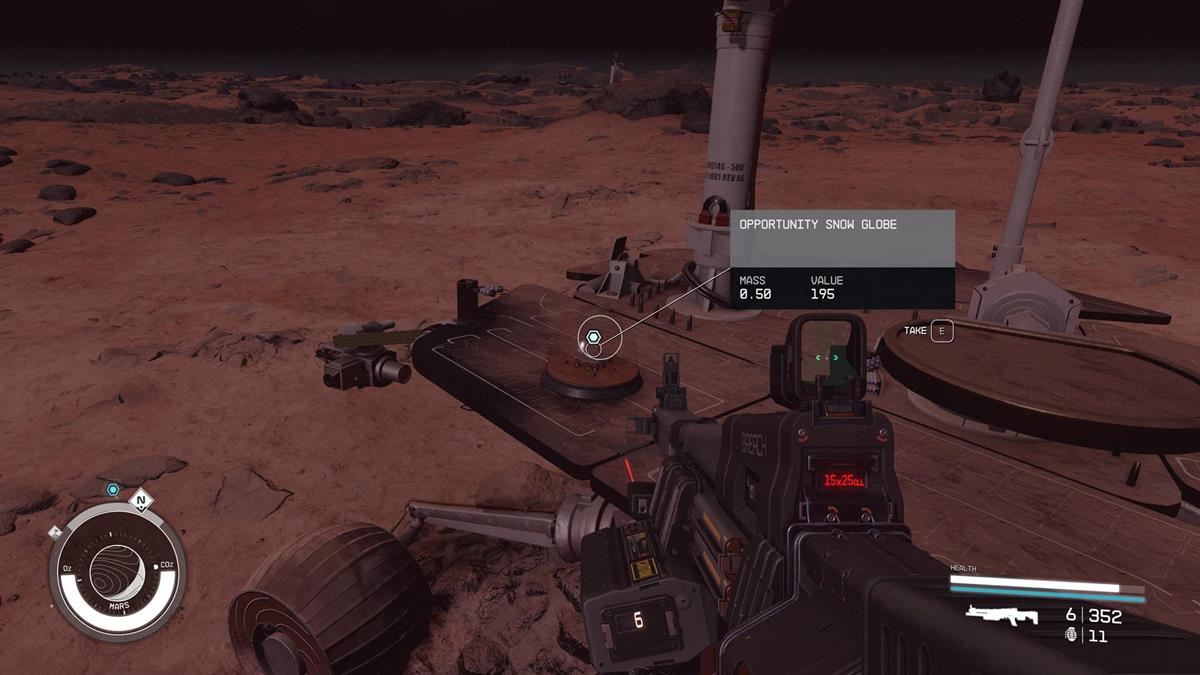Click the Mars planet compass gauge
Viewport: 1200px width, 675px height.
[x=117, y=572]
